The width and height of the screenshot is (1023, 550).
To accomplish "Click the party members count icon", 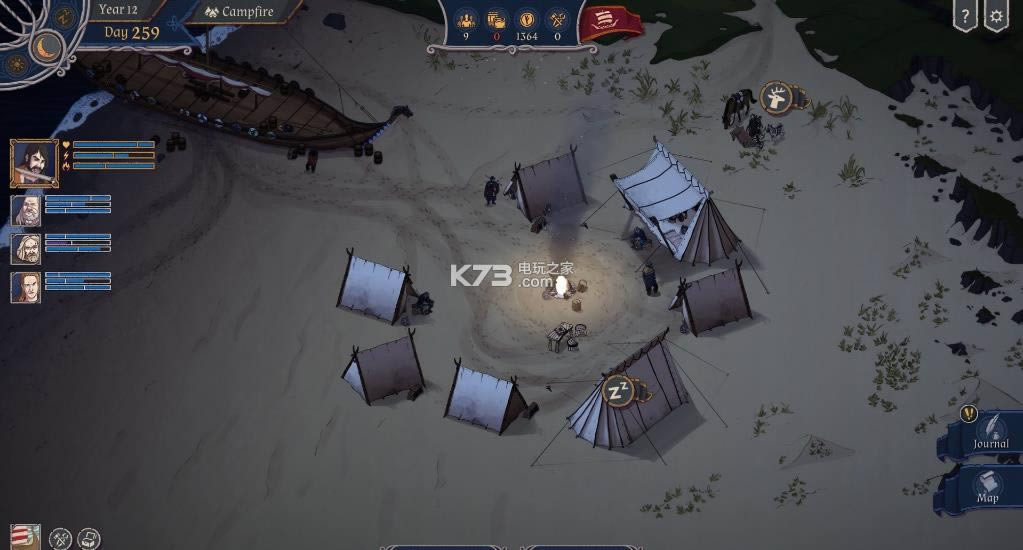I will click(x=466, y=19).
